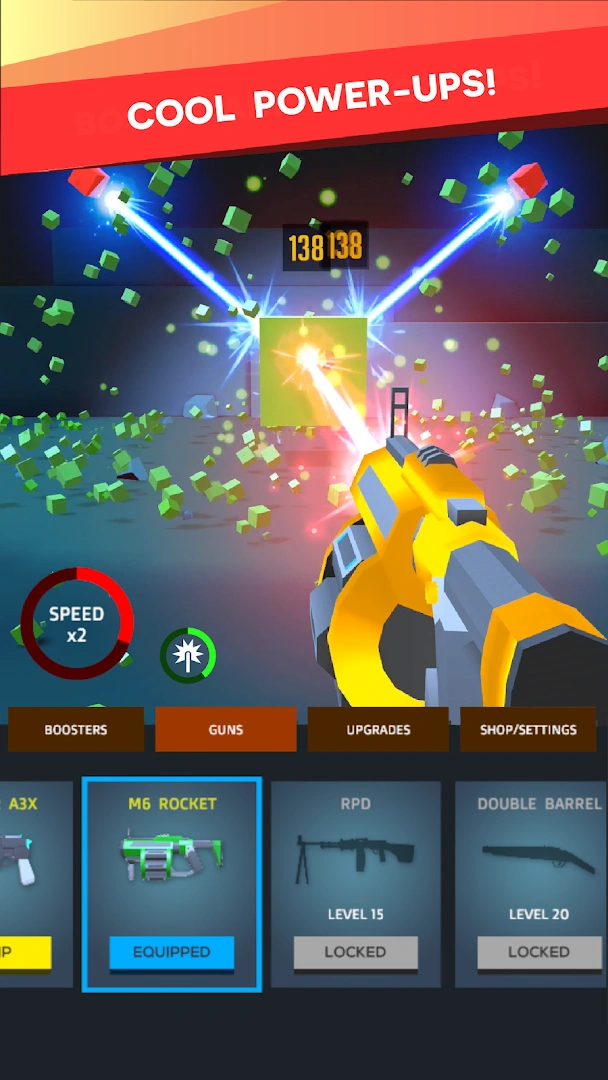Click the blue Equipped button
The height and width of the screenshot is (1080, 608).
tap(172, 952)
